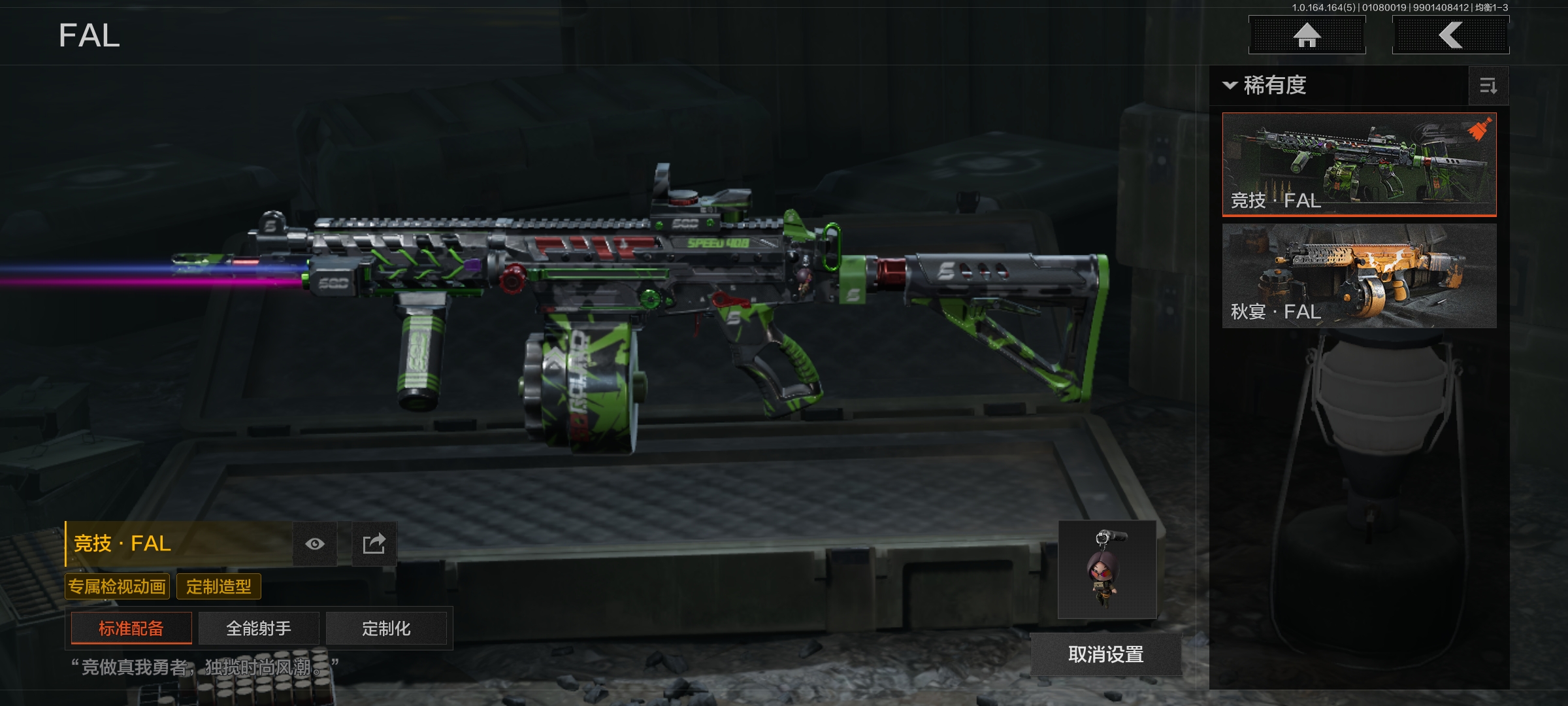Image resolution: width=1568 pixels, height=706 pixels.
Task: Click the 取消设置 button
Action: point(1105,654)
